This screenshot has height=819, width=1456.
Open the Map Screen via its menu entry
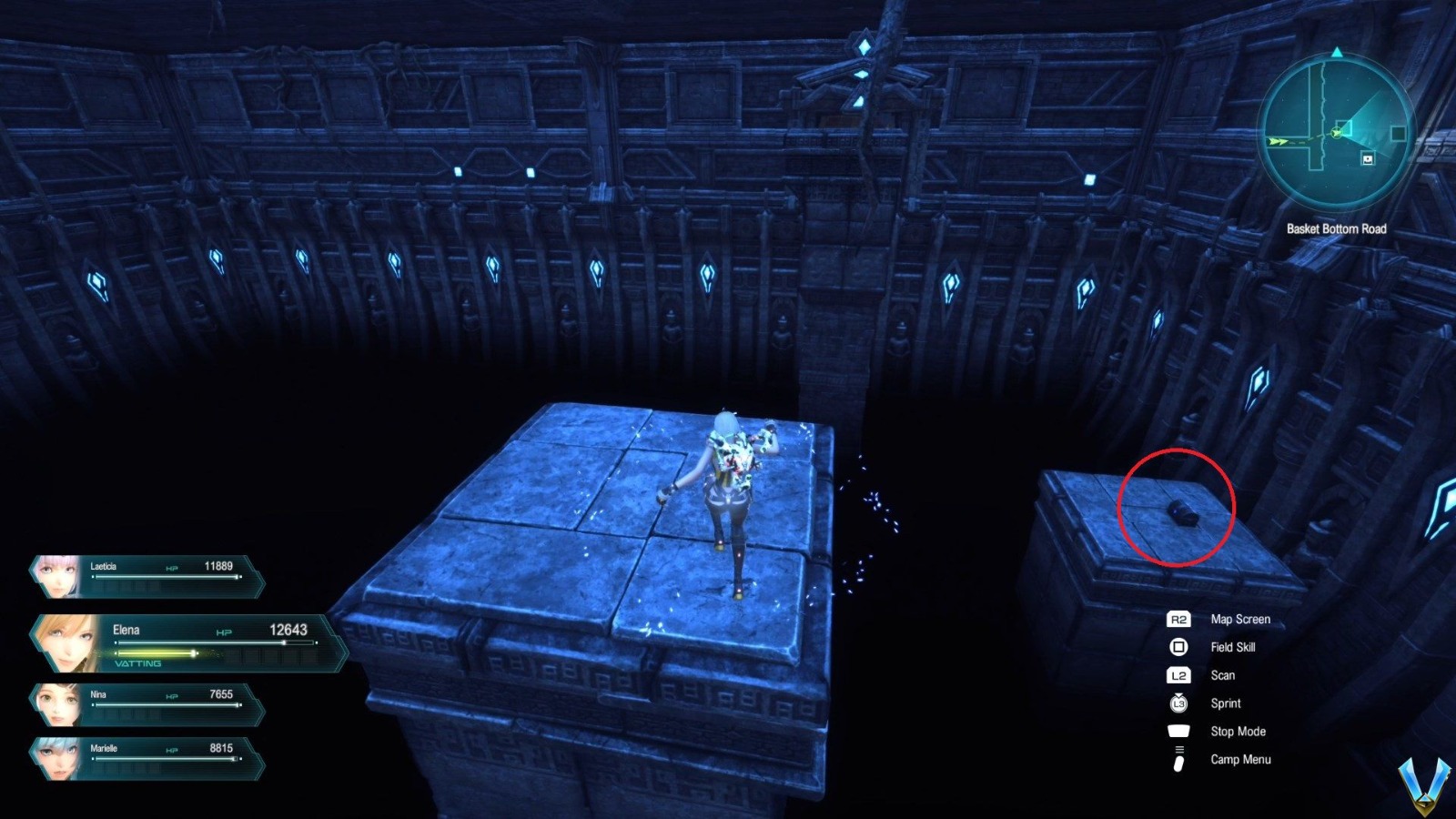(1240, 619)
